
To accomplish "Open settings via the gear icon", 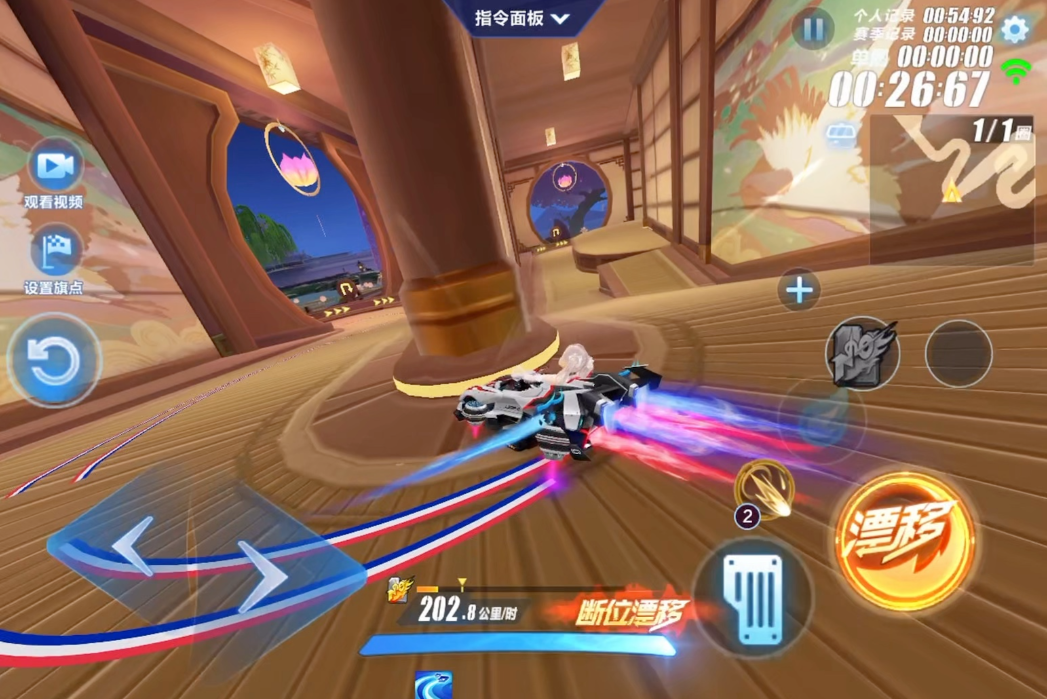I will coord(1014,29).
